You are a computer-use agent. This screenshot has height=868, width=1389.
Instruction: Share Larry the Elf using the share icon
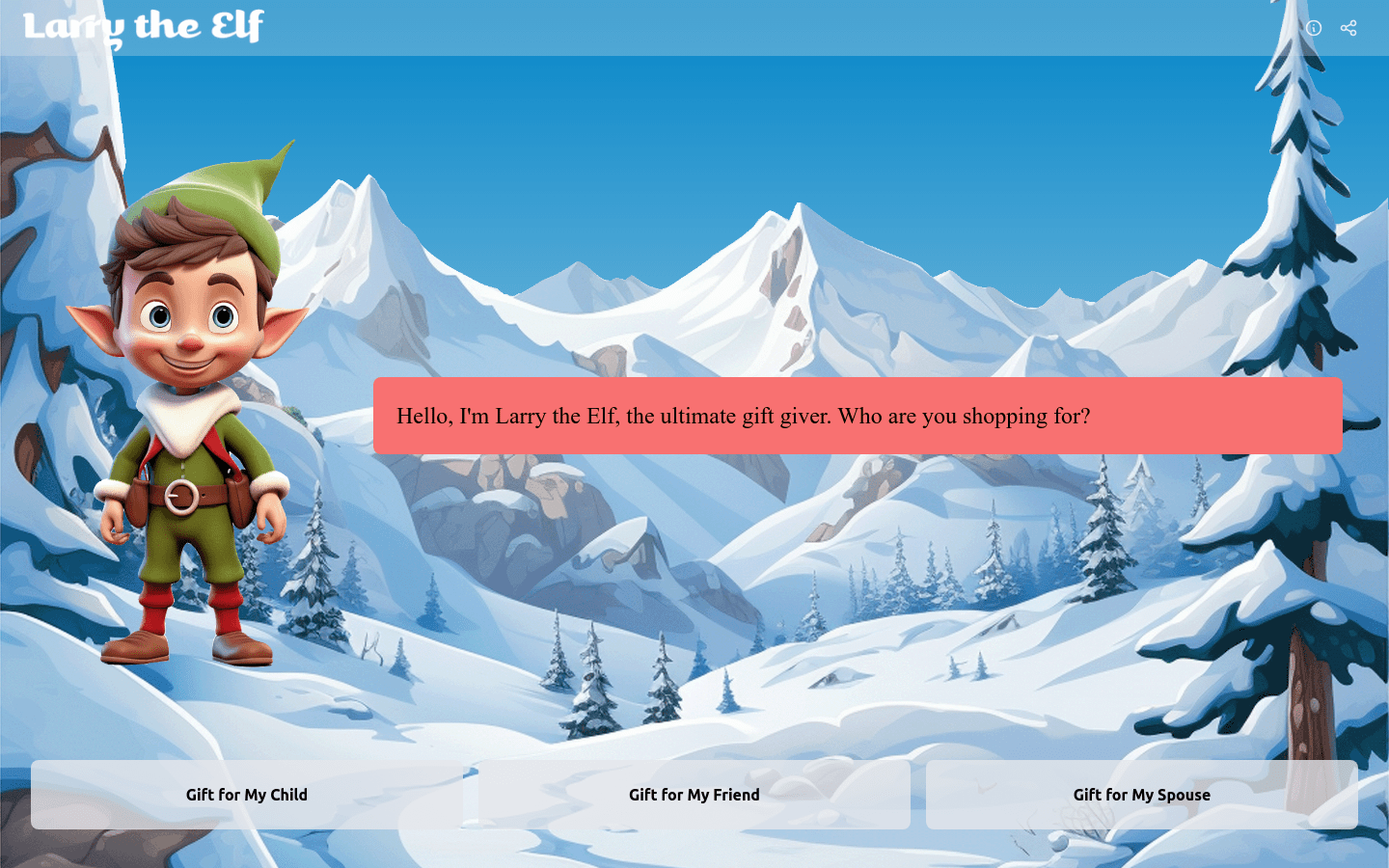click(1348, 28)
